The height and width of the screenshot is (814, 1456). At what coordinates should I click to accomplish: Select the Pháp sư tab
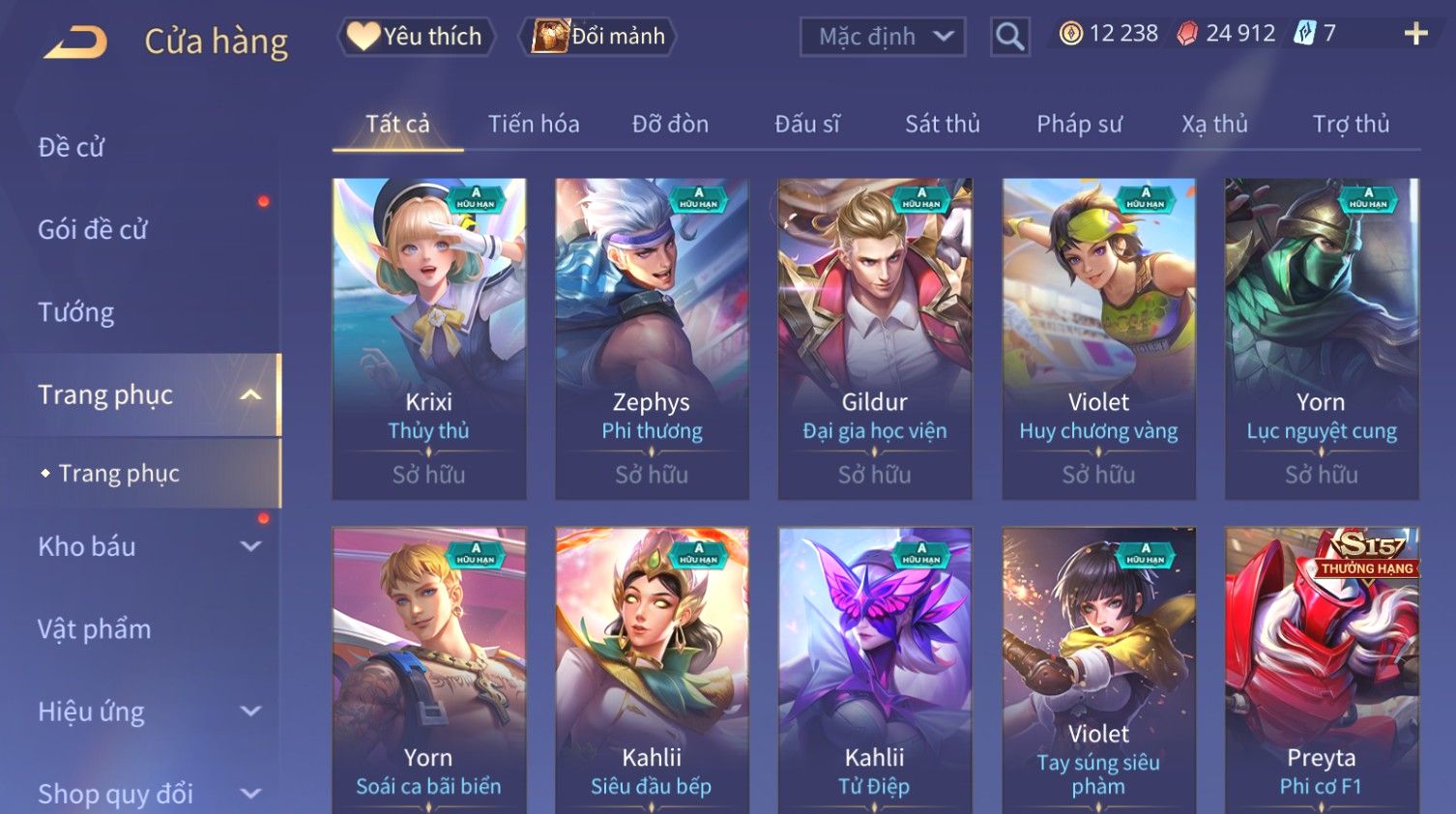point(1079,124)
